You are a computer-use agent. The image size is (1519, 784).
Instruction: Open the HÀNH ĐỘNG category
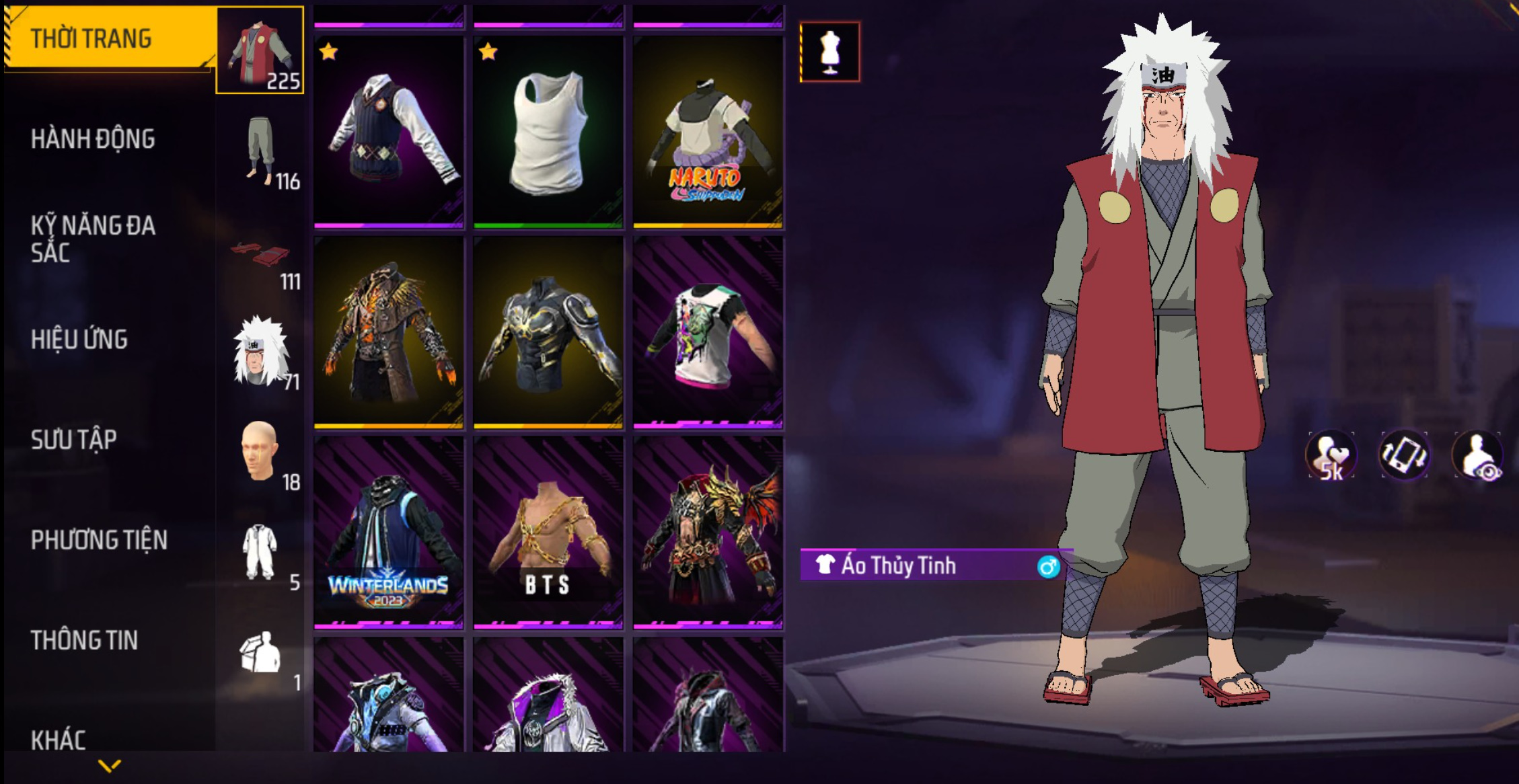[x=93, y=139]
